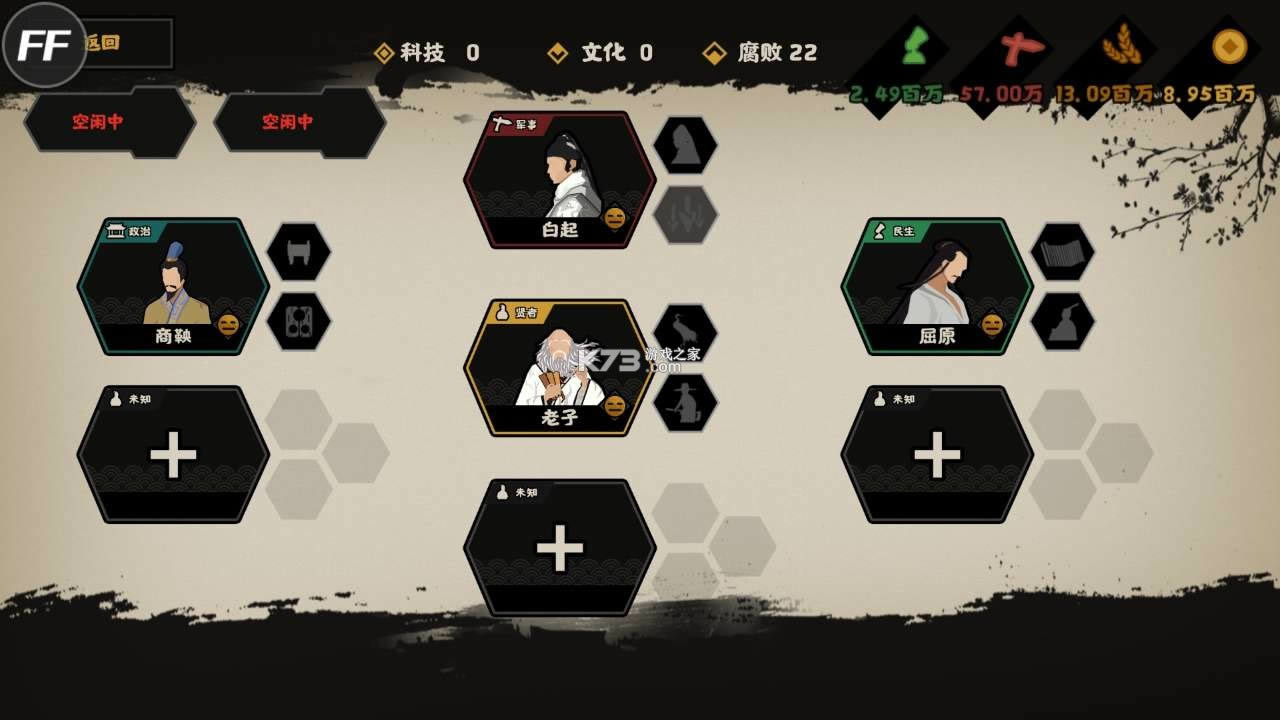Select the bridge skill icon beside 商鞅
This screenshot has width=1280, height=720.
click(300, 251)
